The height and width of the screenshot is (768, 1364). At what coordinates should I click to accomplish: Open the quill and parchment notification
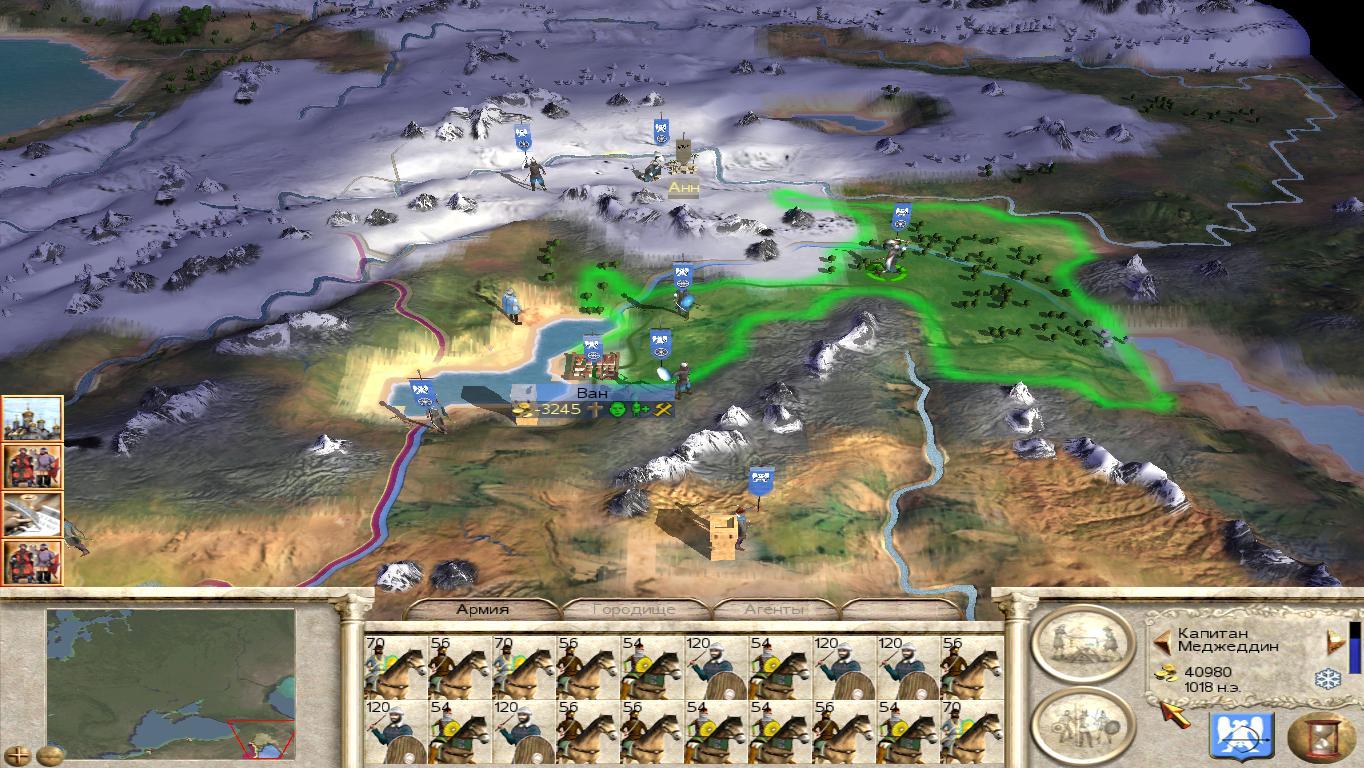33,514
